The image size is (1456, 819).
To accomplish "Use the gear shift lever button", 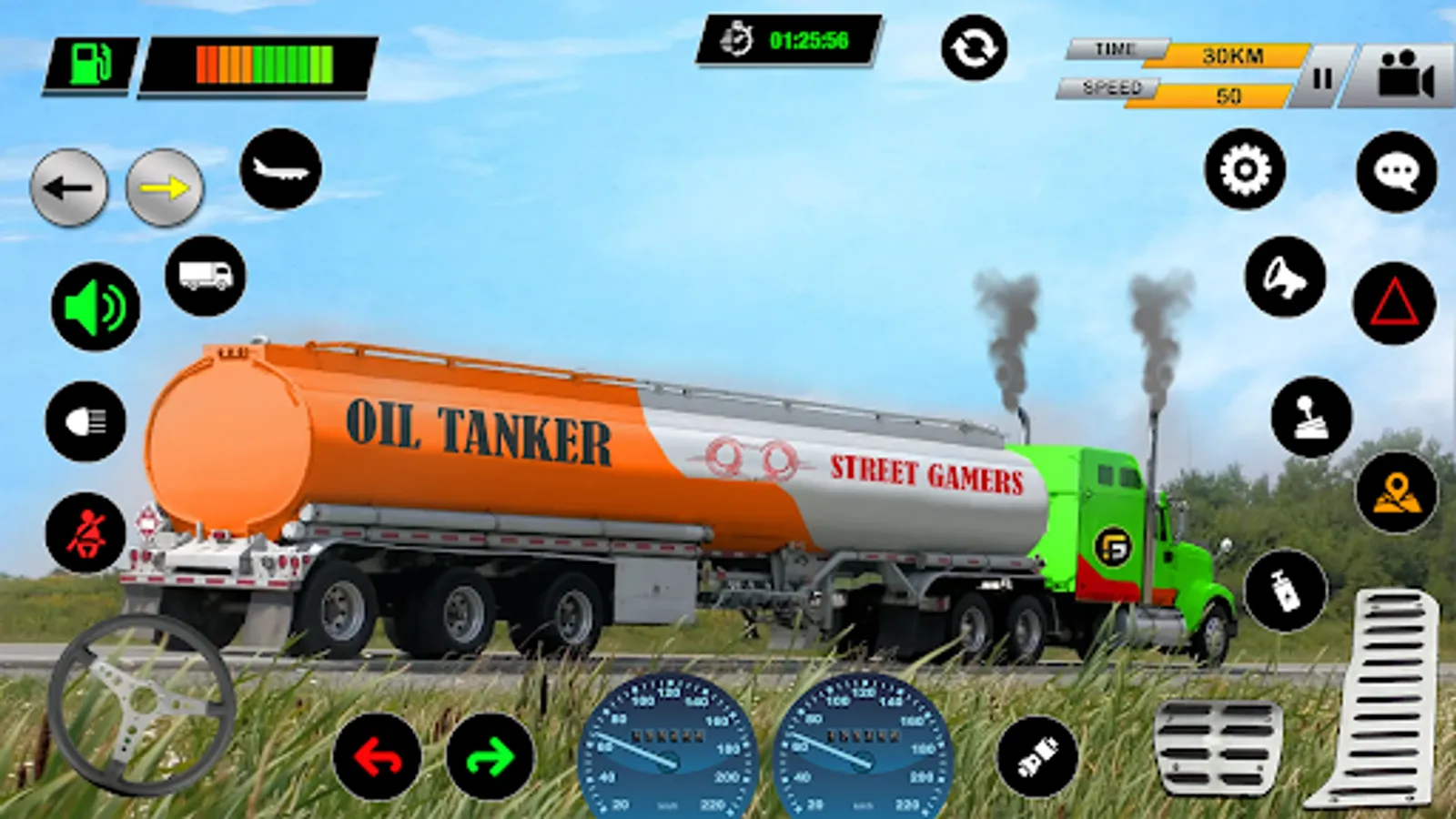I will pyautogui.click(x=1311, y=417).
